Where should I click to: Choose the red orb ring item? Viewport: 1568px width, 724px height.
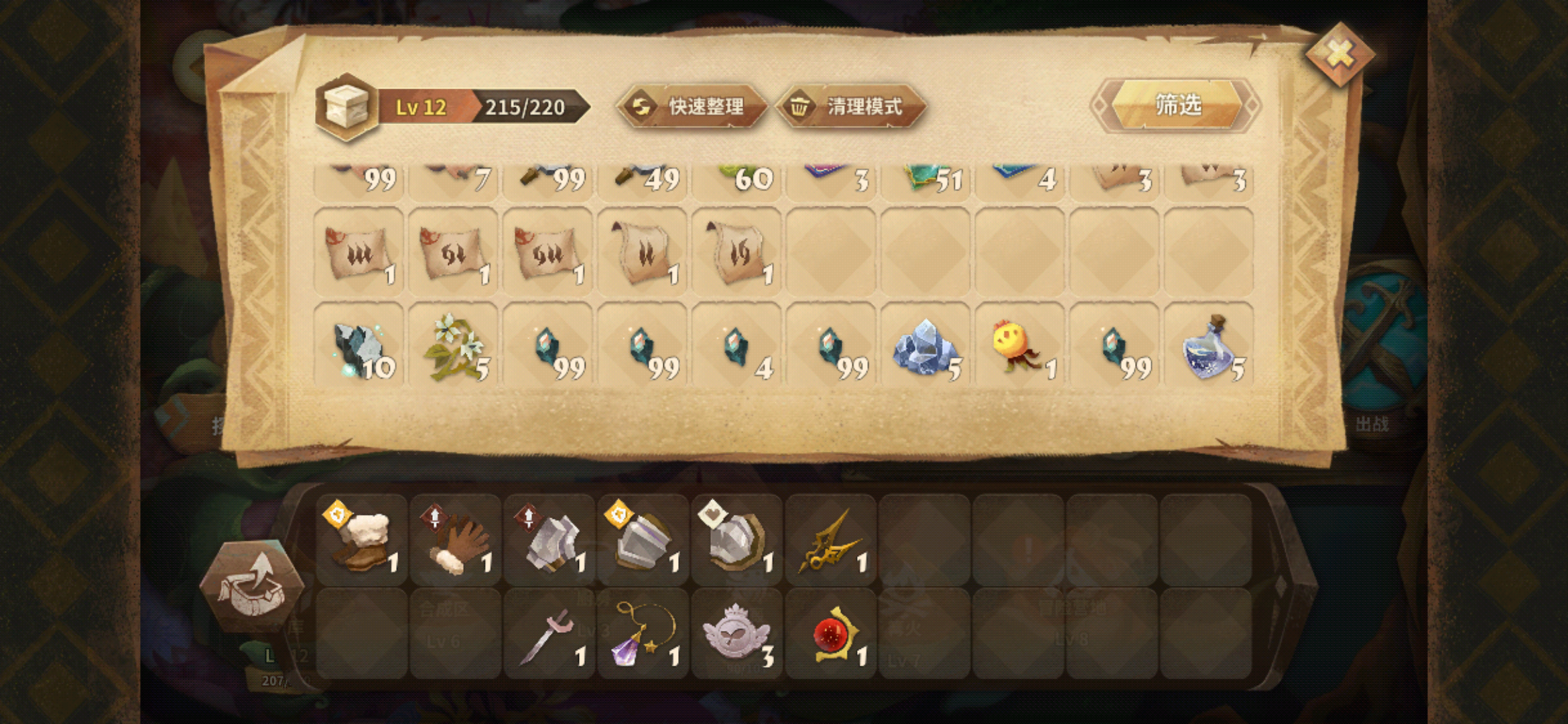830,634
